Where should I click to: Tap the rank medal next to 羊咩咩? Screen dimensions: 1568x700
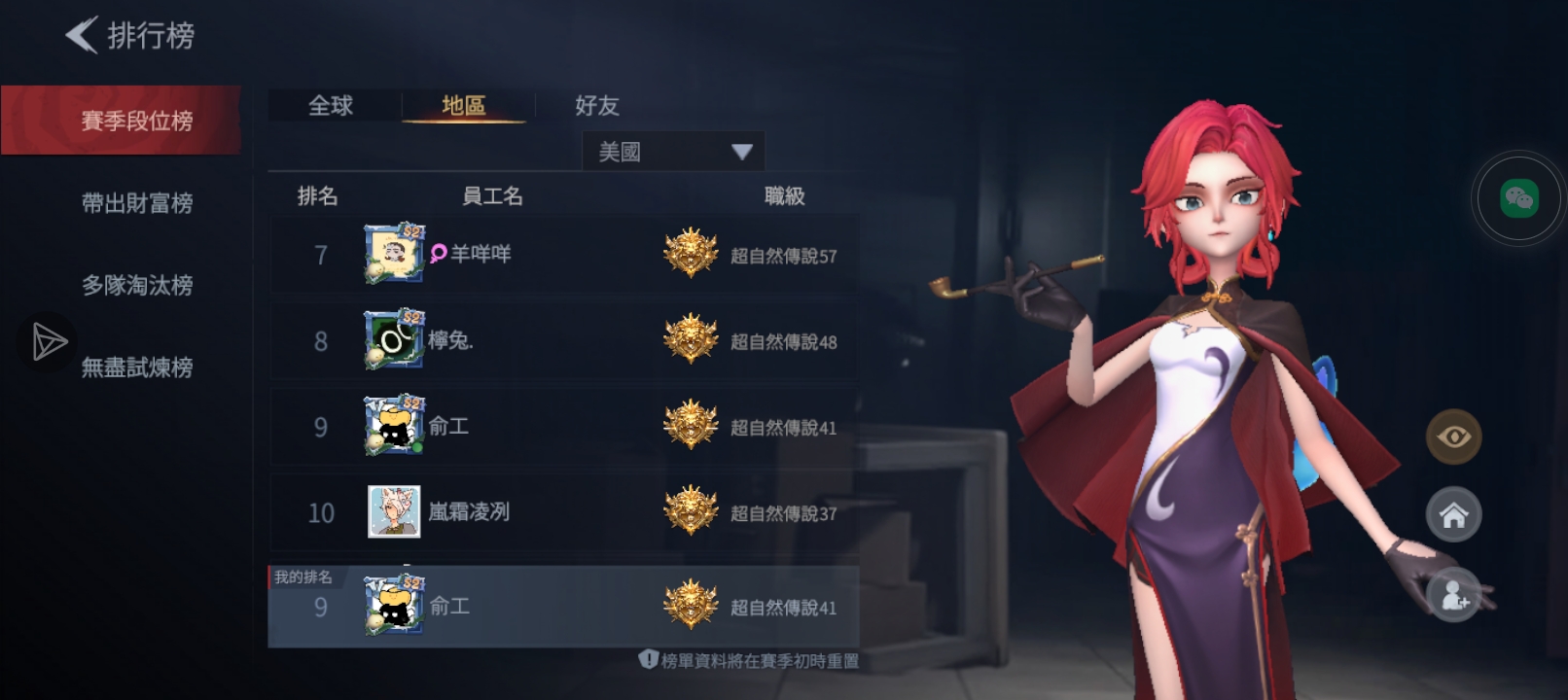692,254
